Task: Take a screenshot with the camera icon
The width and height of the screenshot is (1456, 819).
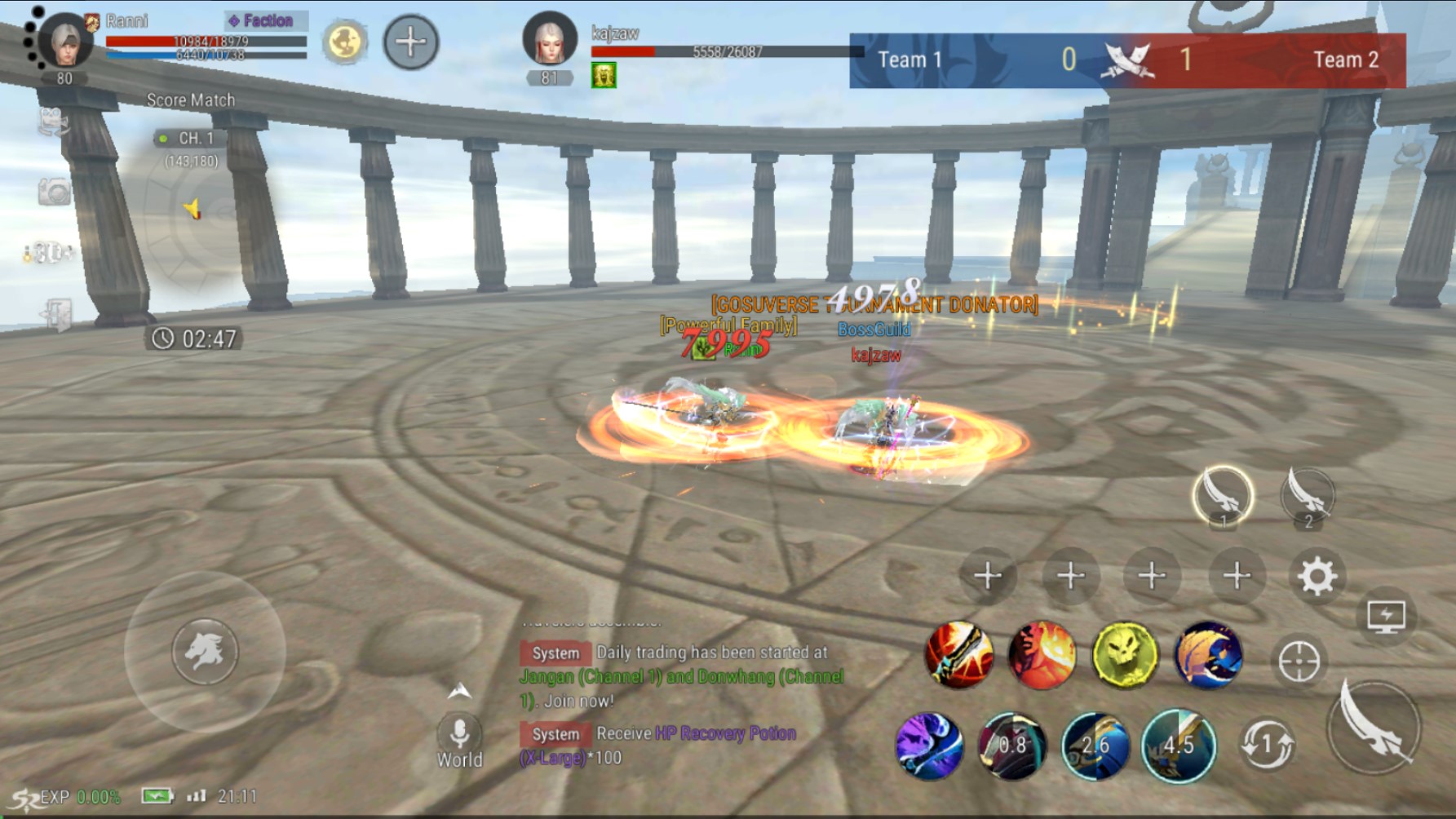Action: [54, 193]
